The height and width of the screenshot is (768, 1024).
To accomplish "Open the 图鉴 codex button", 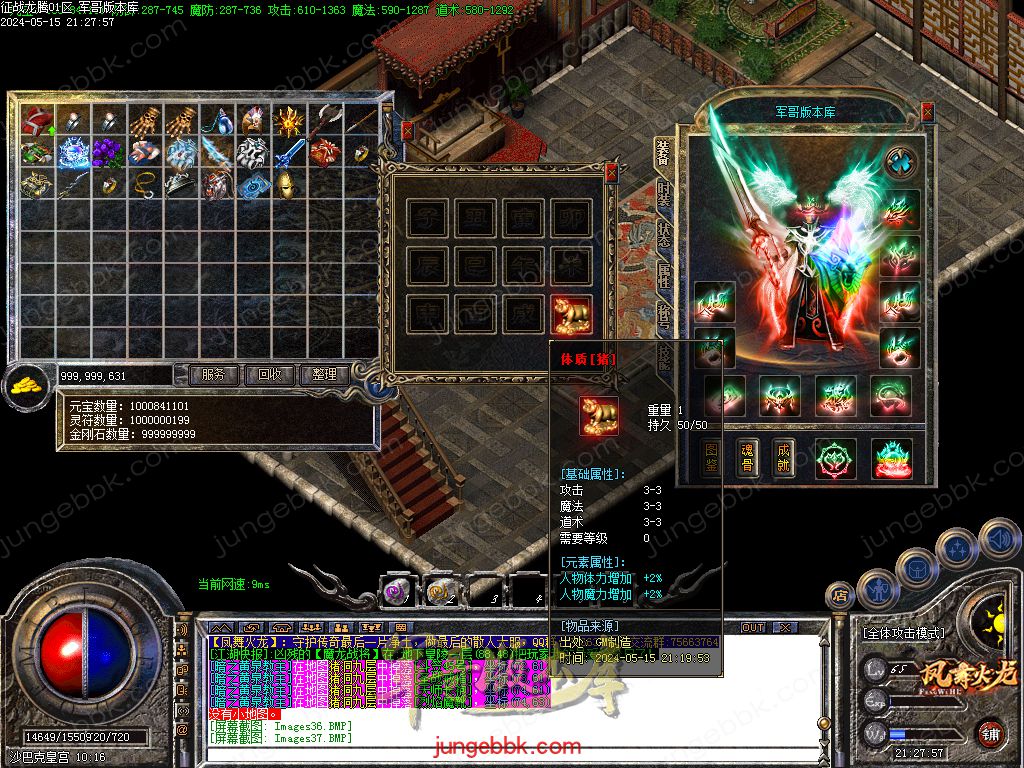I will point(712,458).
